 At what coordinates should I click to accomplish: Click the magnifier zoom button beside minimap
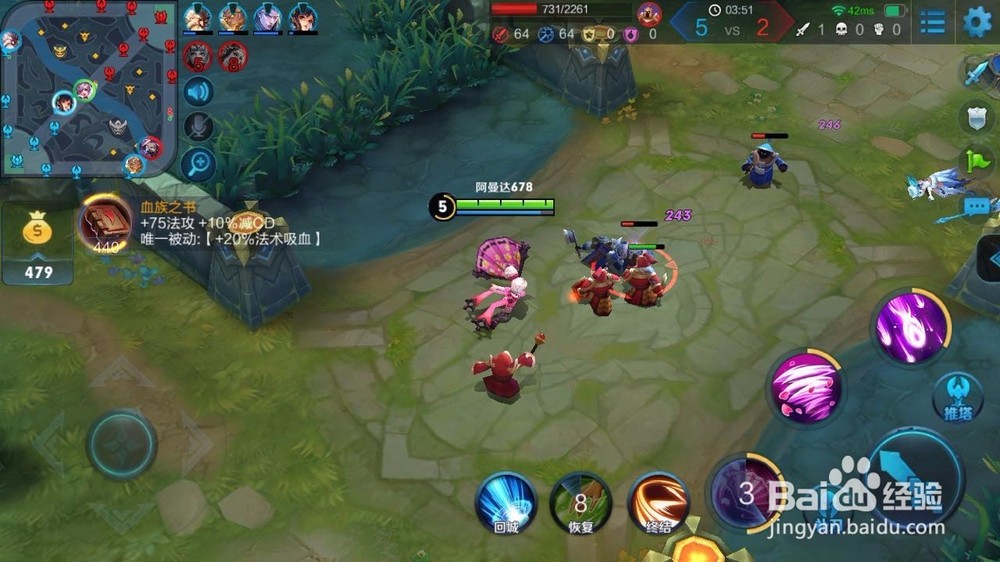[x=199, y=161]
